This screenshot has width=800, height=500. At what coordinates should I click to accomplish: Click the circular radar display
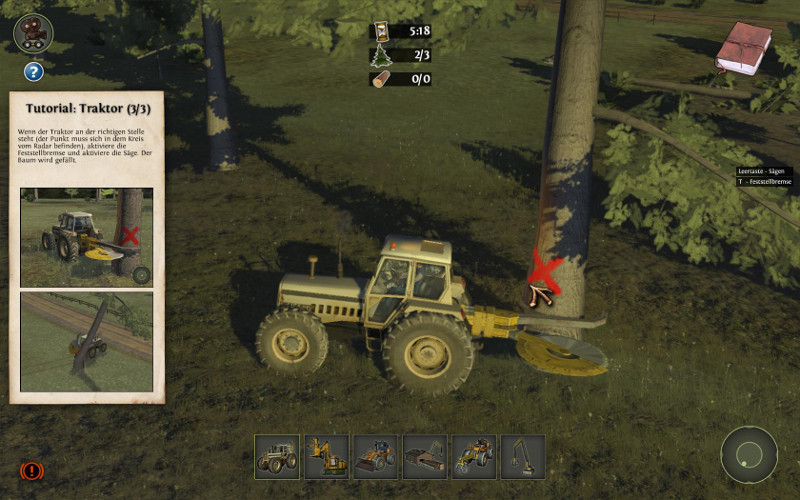tap(749, 456)
